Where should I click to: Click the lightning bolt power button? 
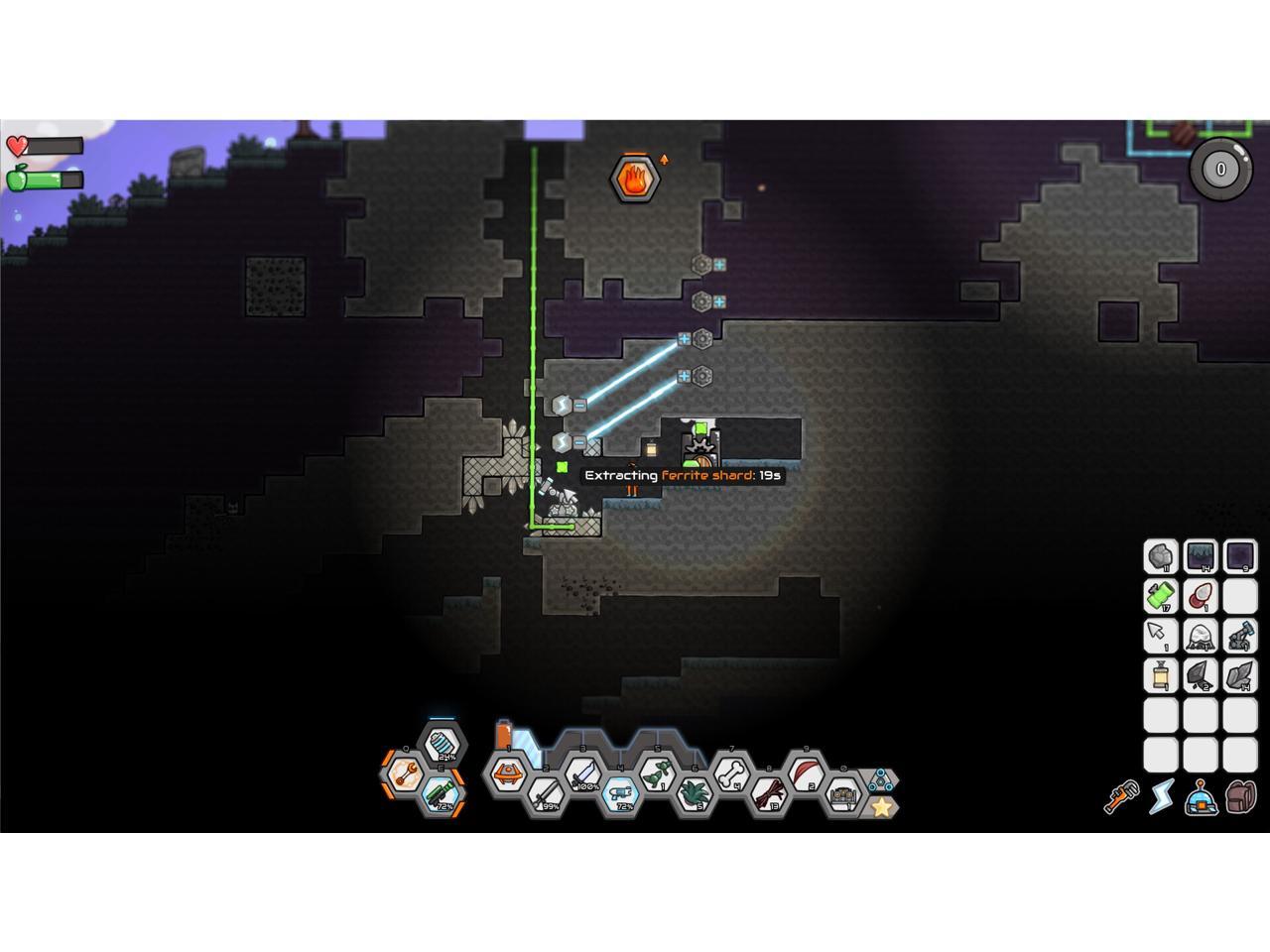1162,795
